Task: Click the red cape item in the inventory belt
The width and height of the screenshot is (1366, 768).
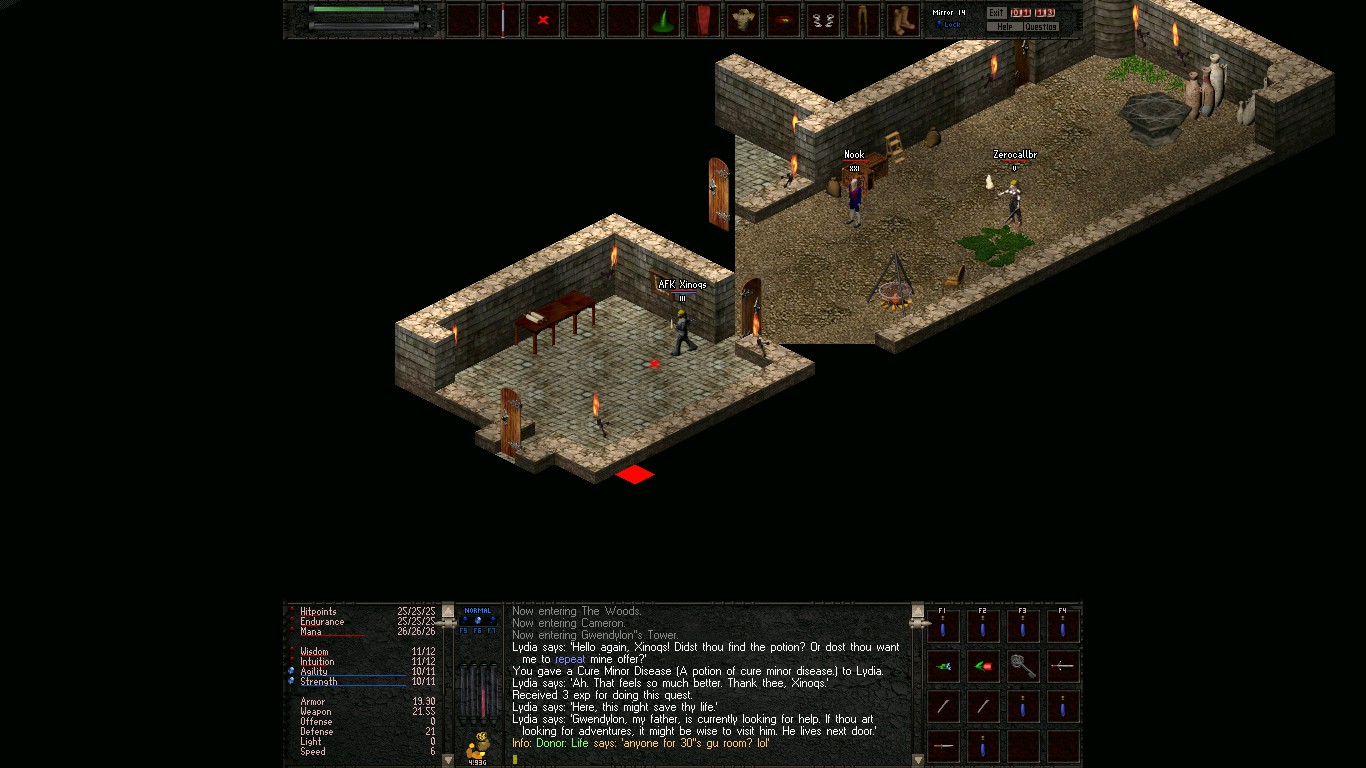Action: [x=702, y=18]
